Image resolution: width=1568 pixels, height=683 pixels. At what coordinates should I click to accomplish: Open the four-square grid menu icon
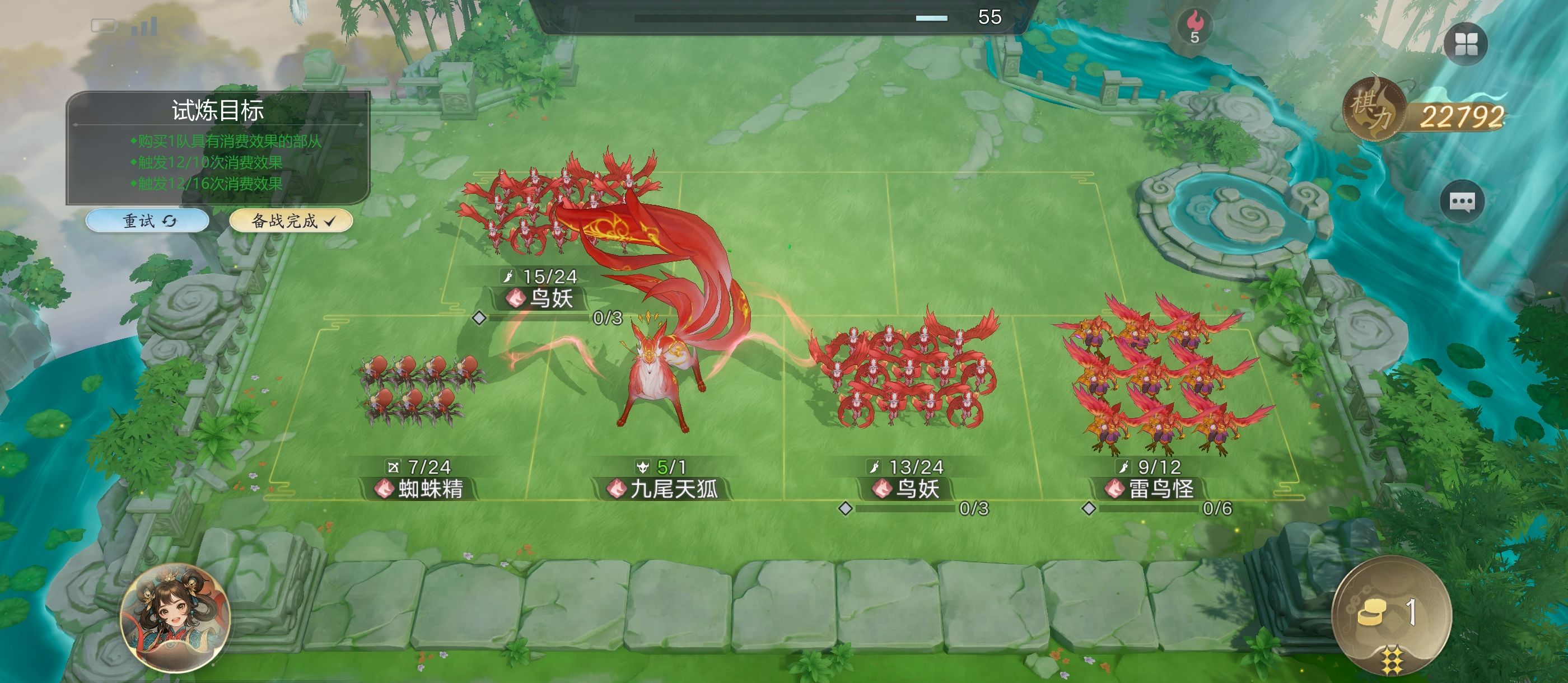(1466, 44)
